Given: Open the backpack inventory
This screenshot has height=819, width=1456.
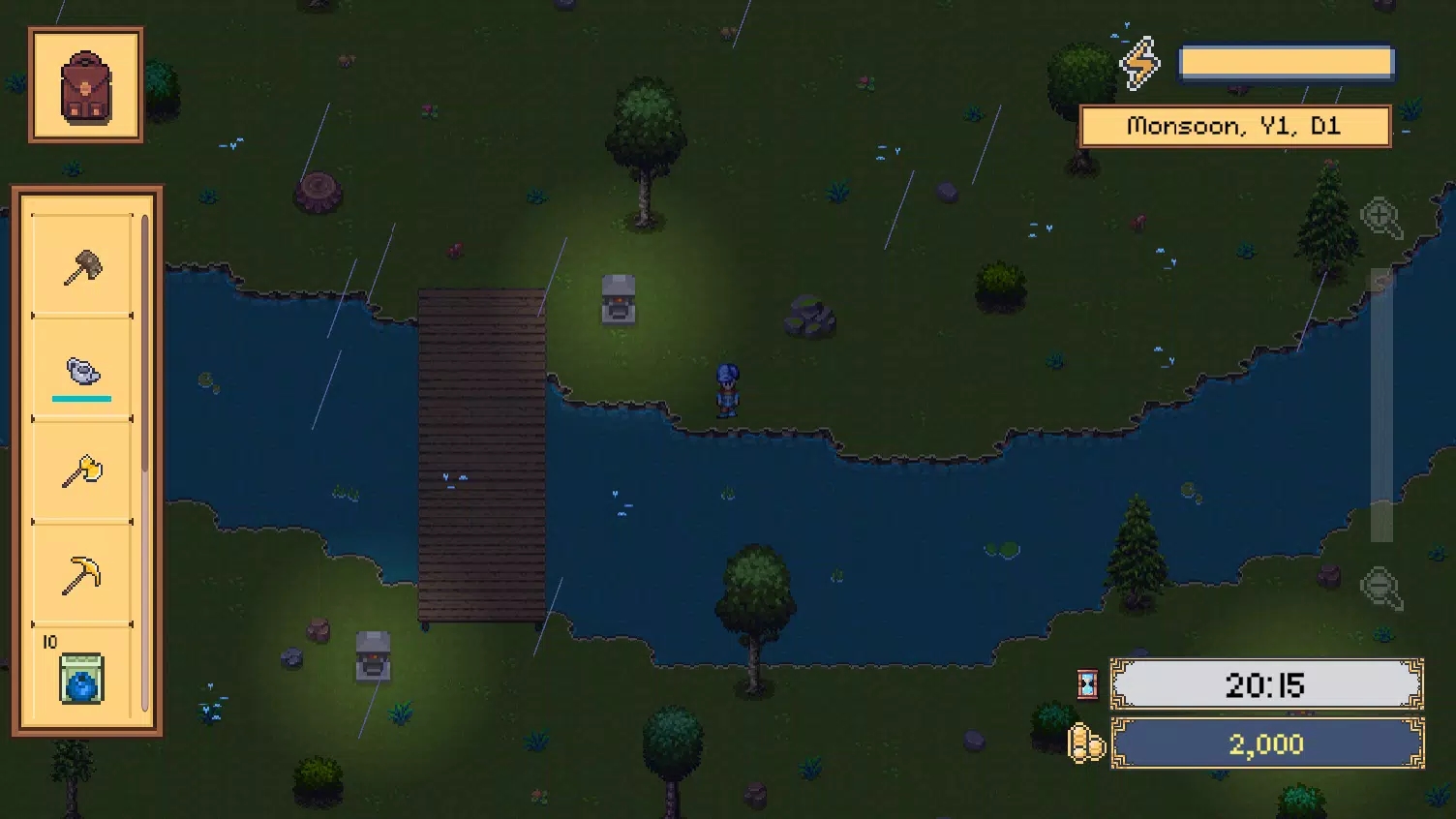Looking at the screenshot, I should pyautogui.click(x=86, y=86).
